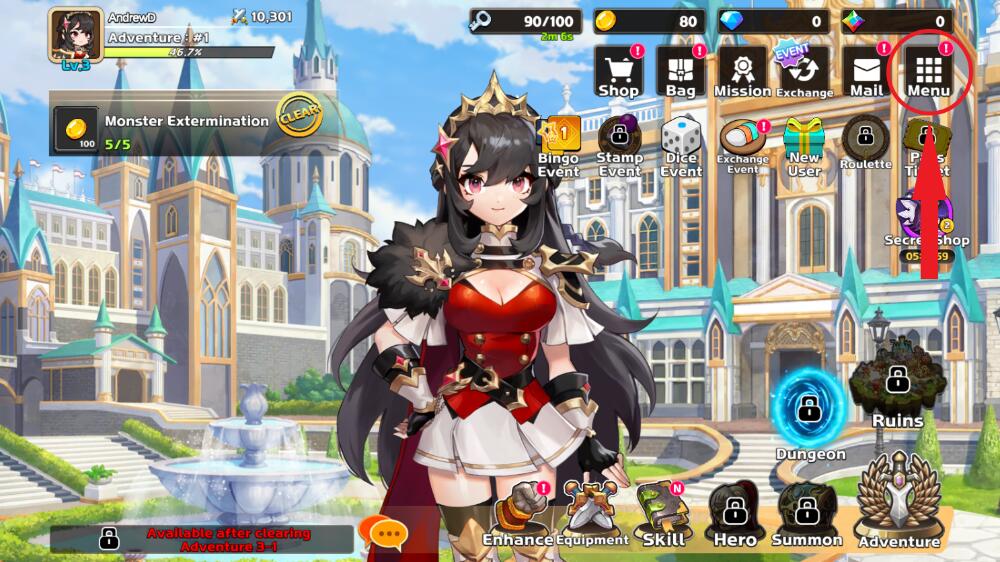The image size is (1000, 562).
Task: Open the Enhance menu
Action: (517, 514)
